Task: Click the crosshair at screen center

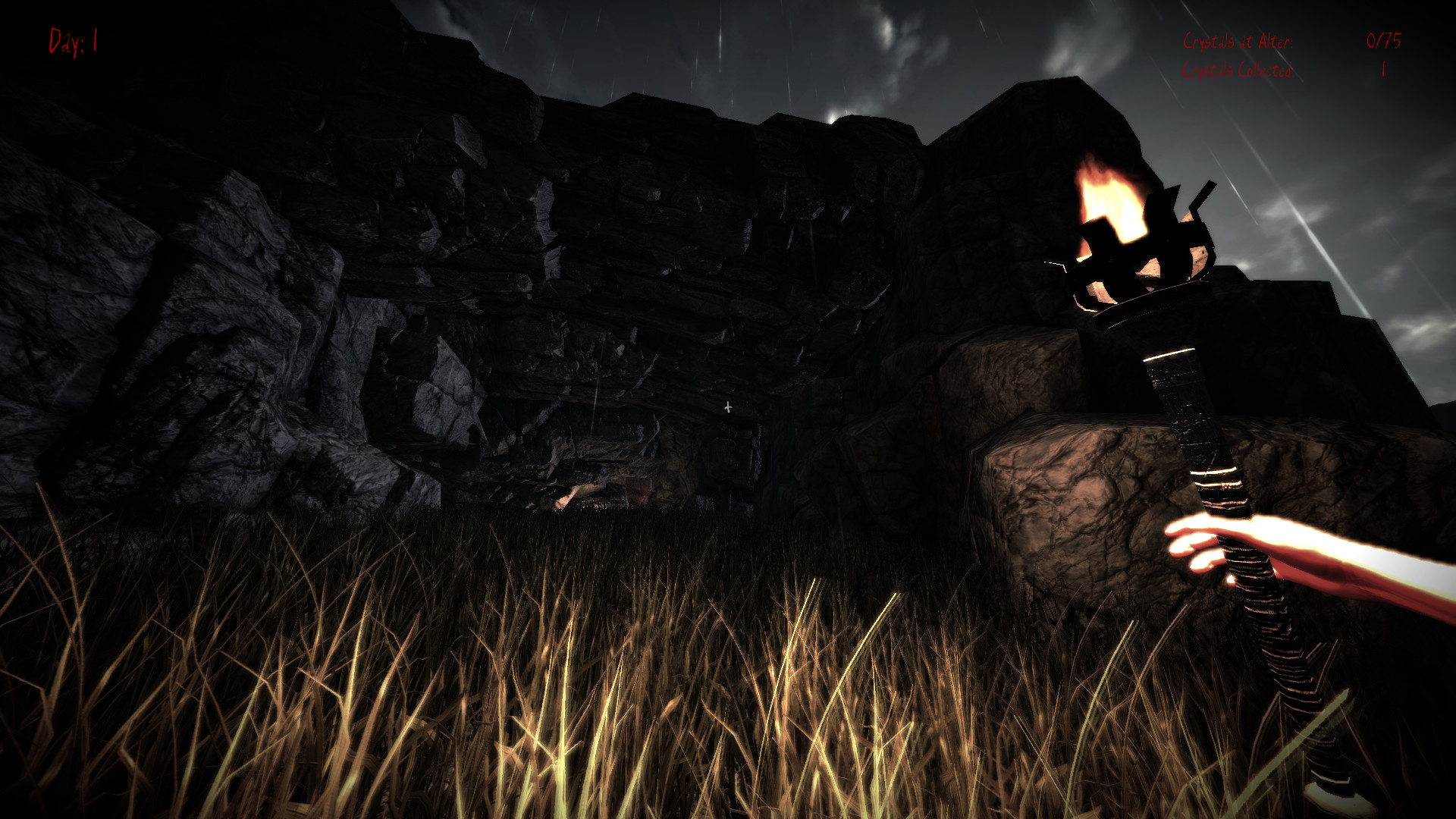Action: 727,407
